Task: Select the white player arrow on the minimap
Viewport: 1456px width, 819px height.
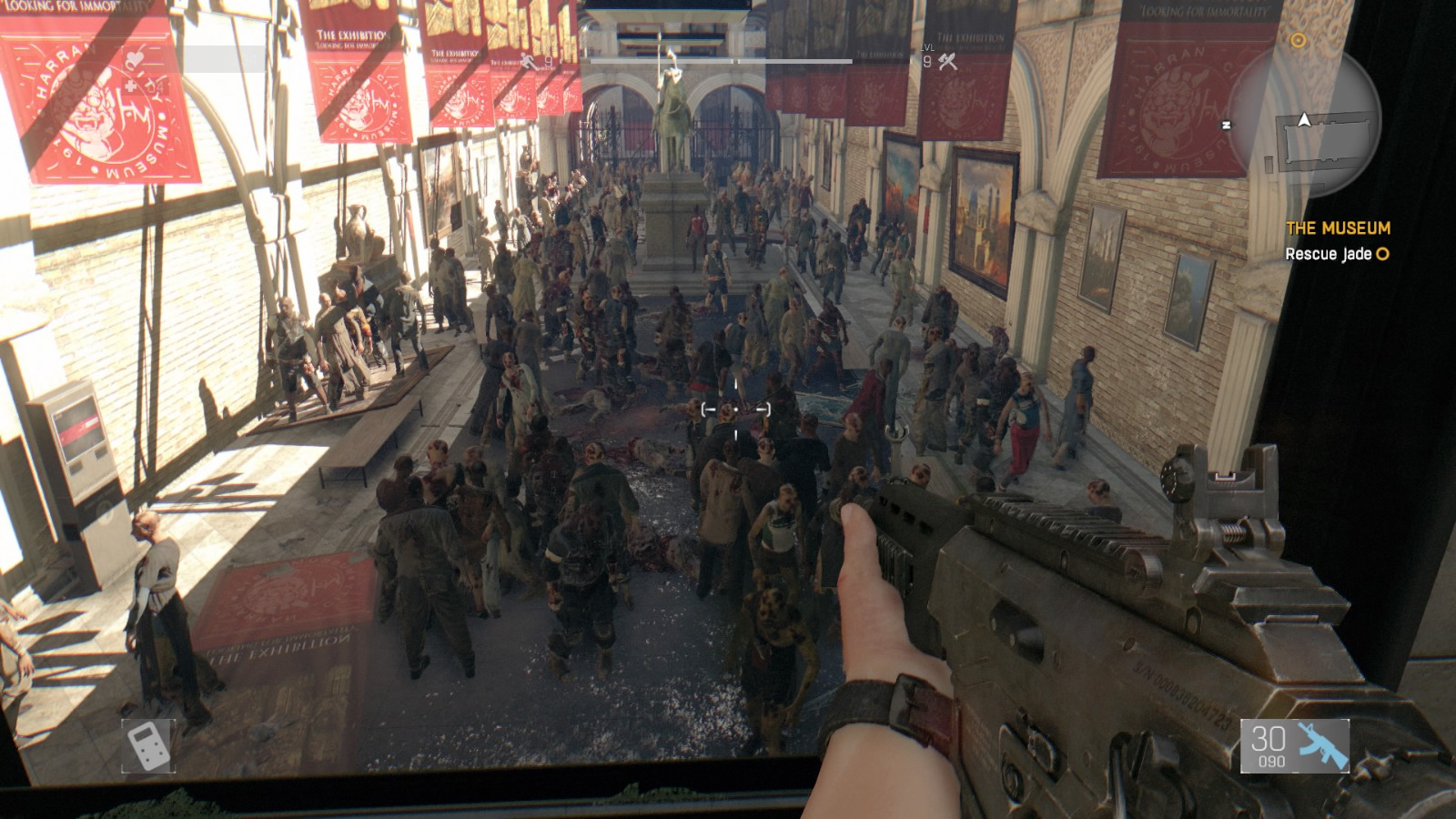Action: point(1303,120)
